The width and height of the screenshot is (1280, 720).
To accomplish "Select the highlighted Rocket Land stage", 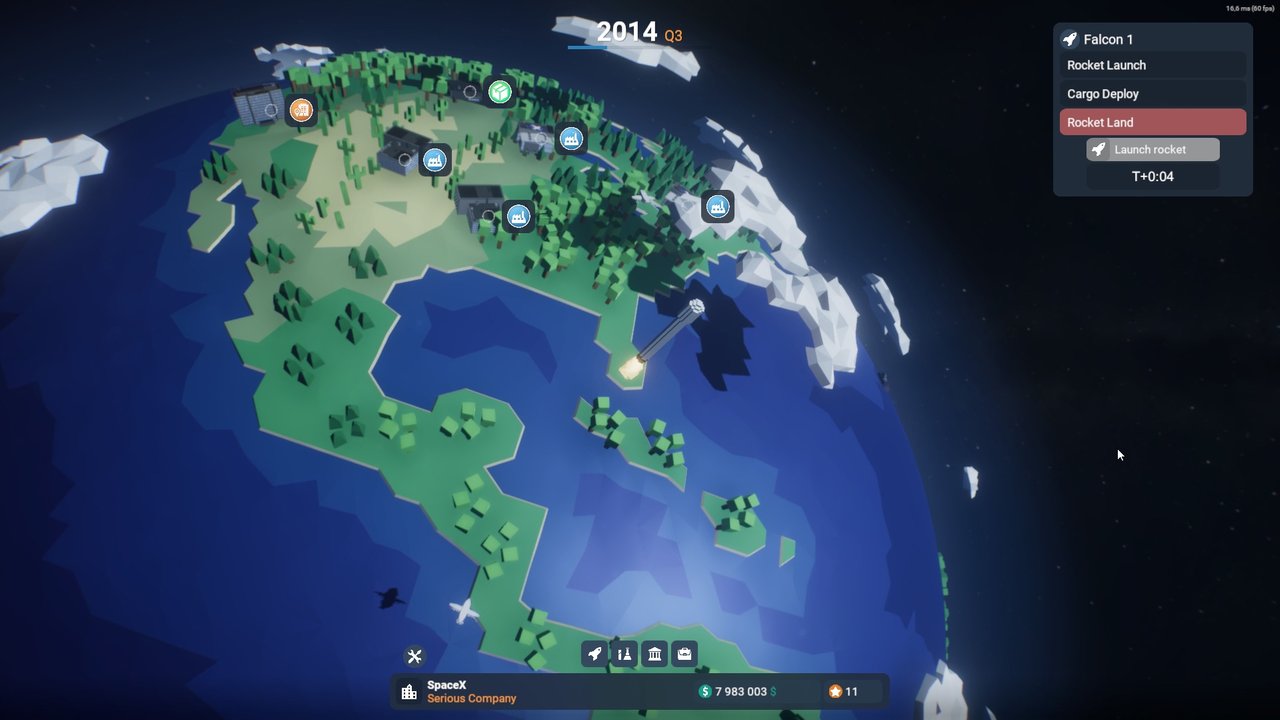I will tap(1152, 122).
